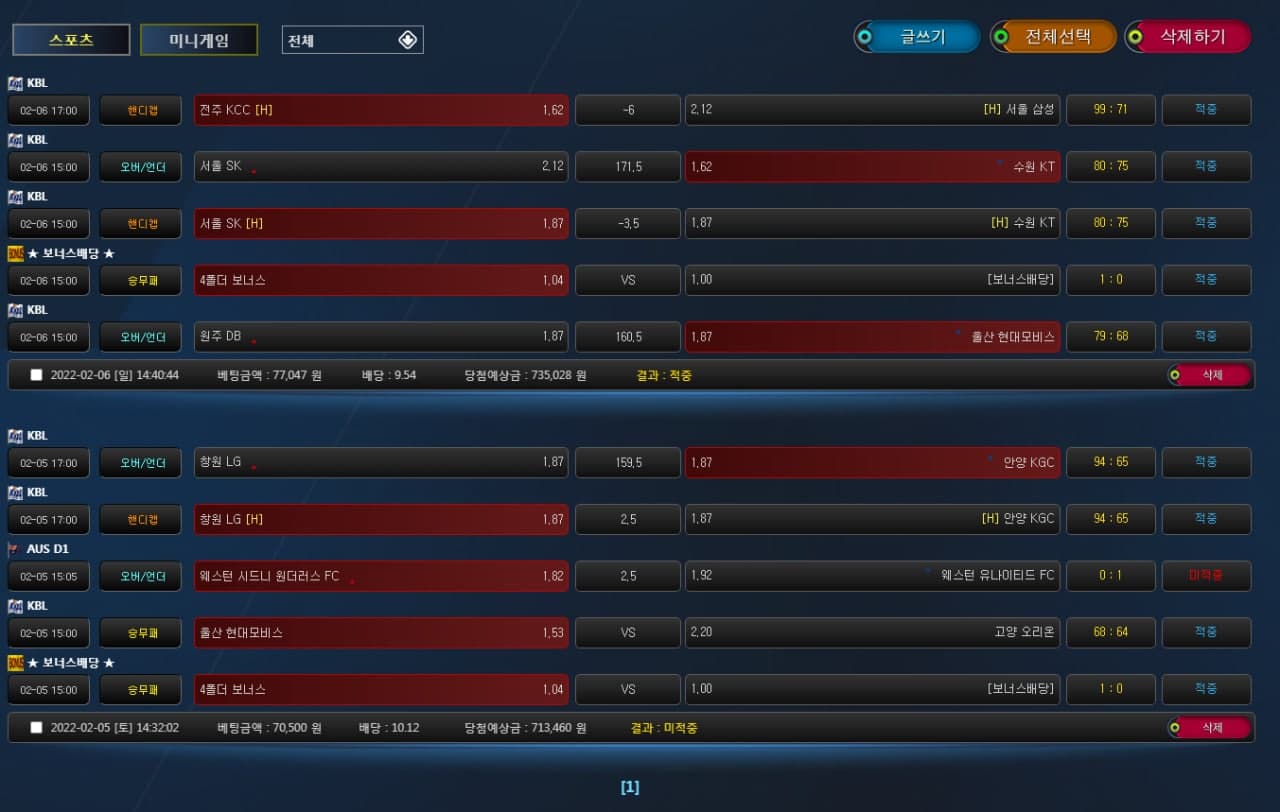
Task: Select the 전주 KCC handicap row
Action: 381,110
